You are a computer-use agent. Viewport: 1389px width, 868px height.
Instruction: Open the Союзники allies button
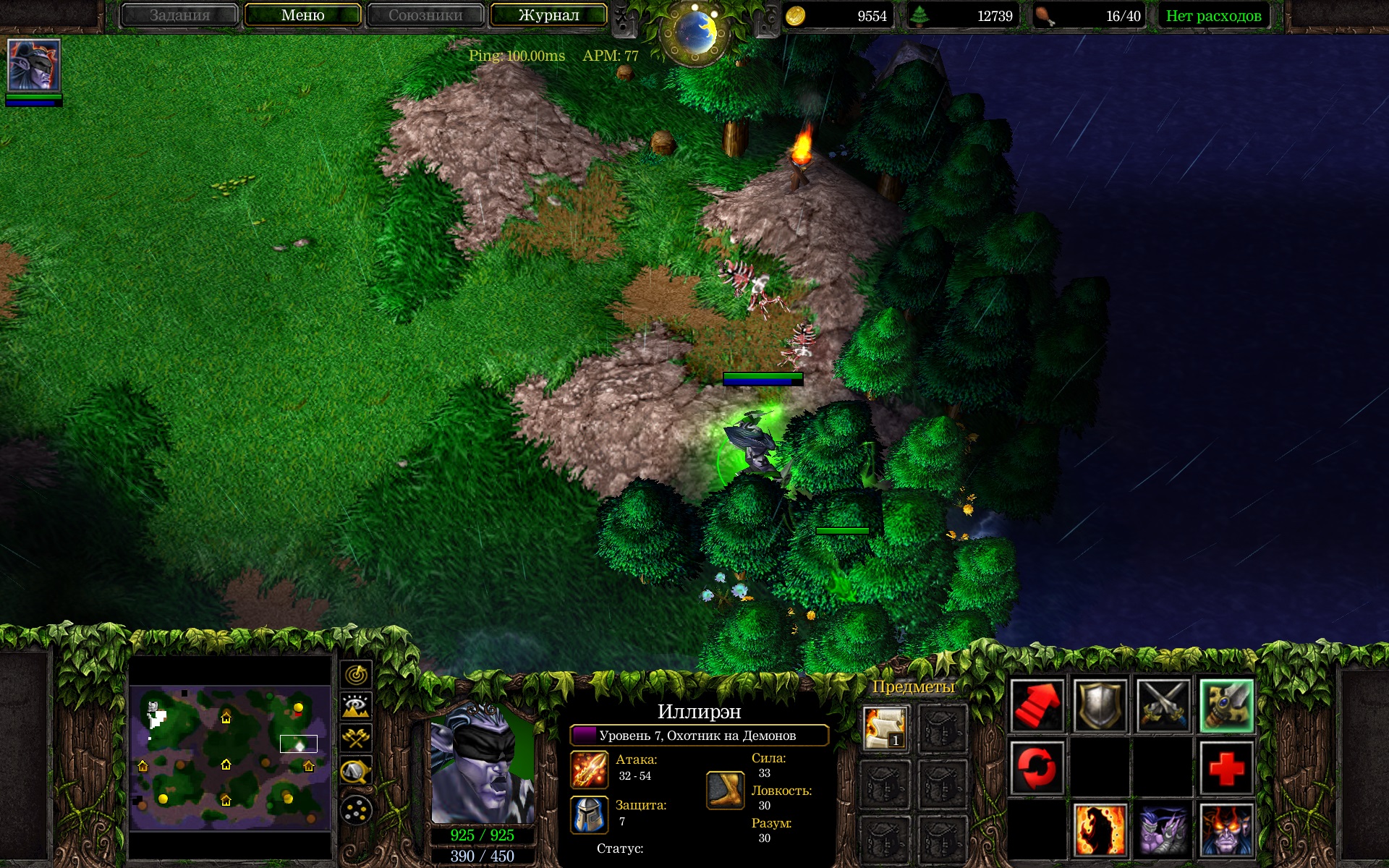tap(425, 15)
